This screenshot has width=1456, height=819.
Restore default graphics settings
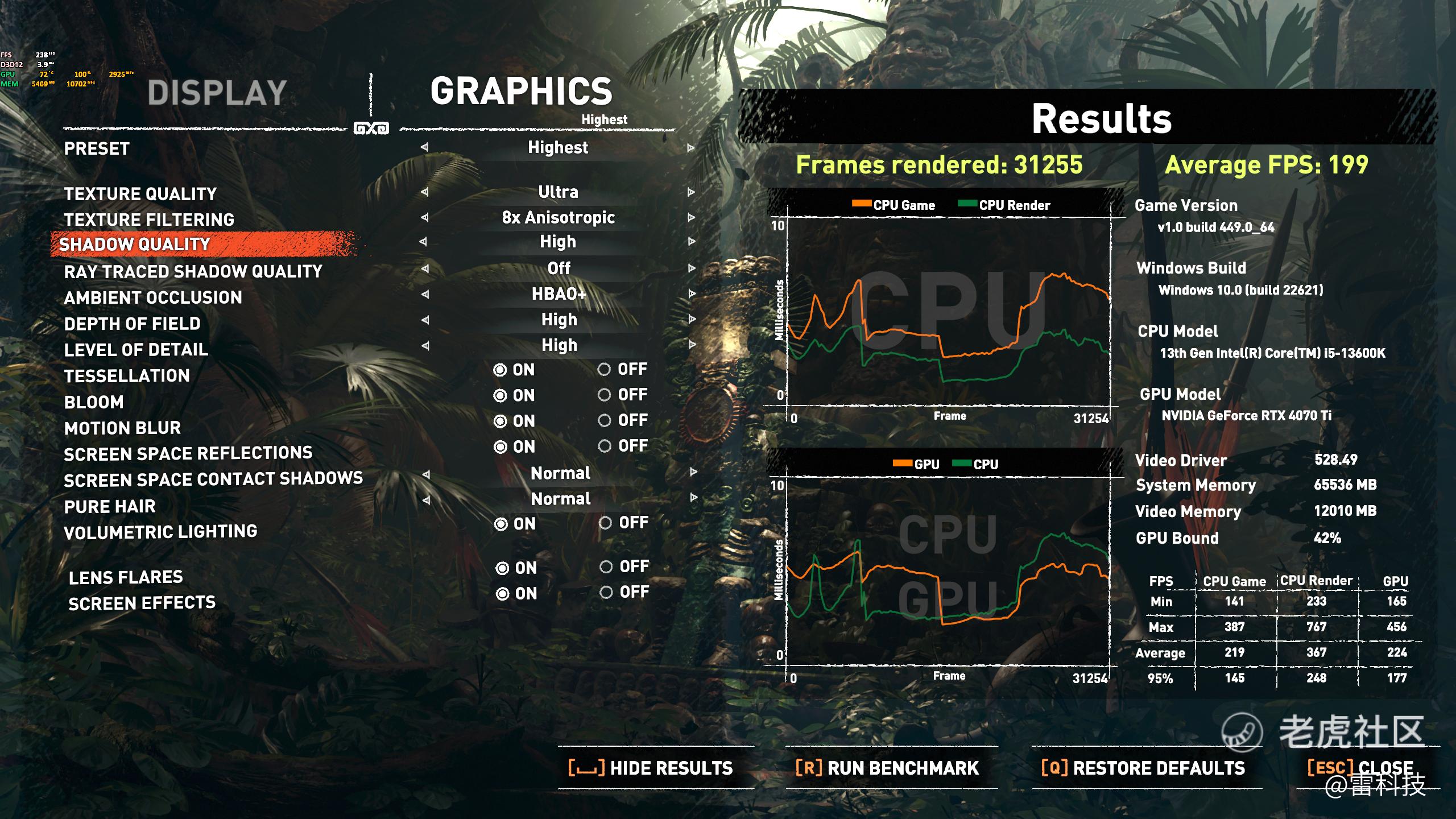pyautogui.click(x=1143, y=768)
